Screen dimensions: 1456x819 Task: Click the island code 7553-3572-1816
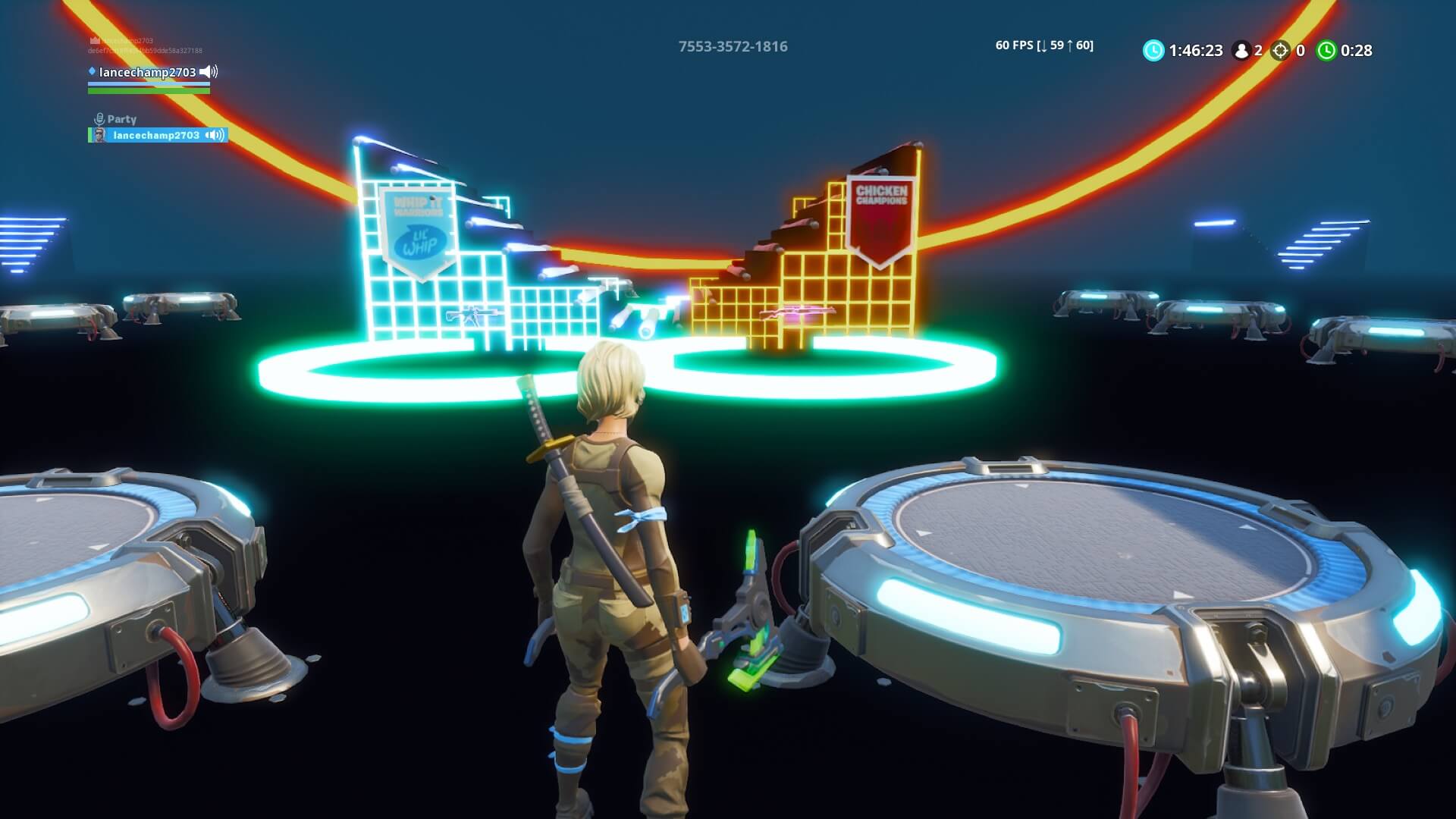733,46
